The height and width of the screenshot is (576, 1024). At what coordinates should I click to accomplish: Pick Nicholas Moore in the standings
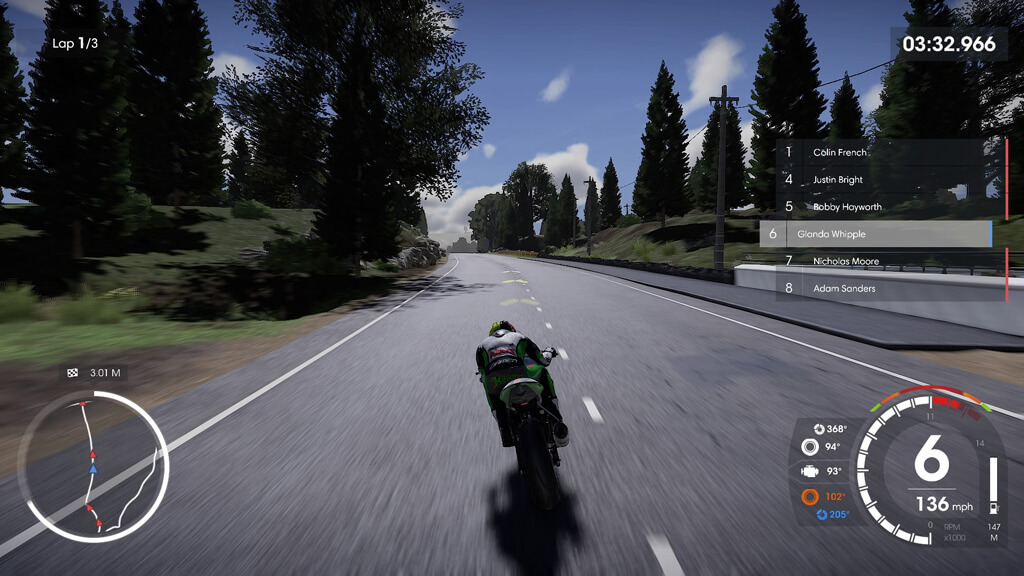(x=880, y=261)
